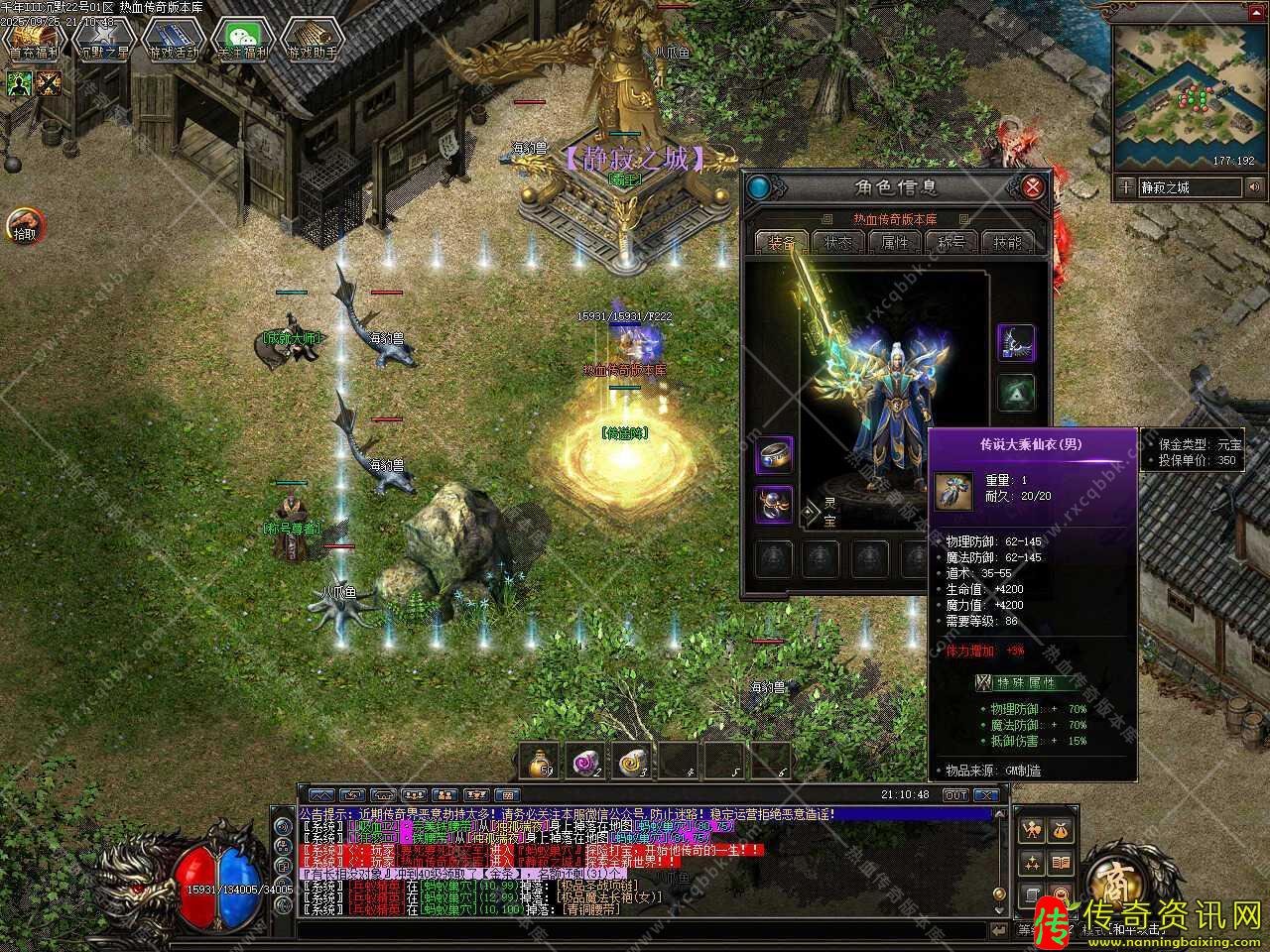Viewport: 1270px width, 952px height.
Task: Open the 游戏活动 events menu
Action: click(x=173, y=40)
